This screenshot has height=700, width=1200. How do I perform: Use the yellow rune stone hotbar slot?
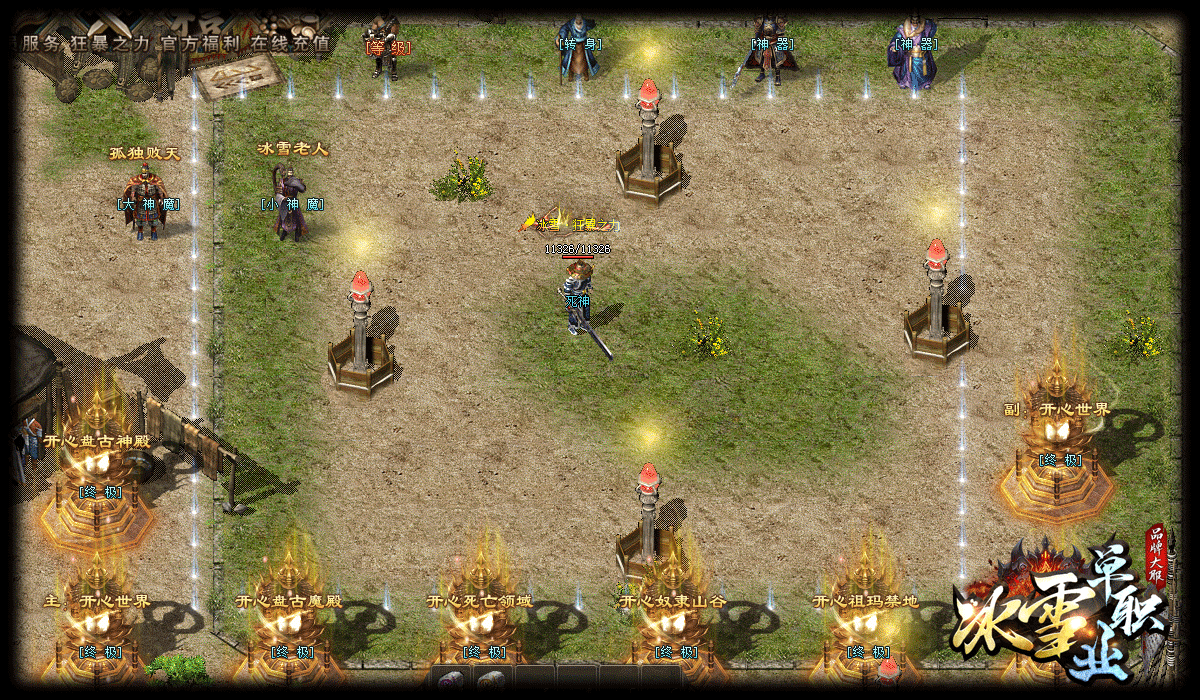click(x=490, y=681)
